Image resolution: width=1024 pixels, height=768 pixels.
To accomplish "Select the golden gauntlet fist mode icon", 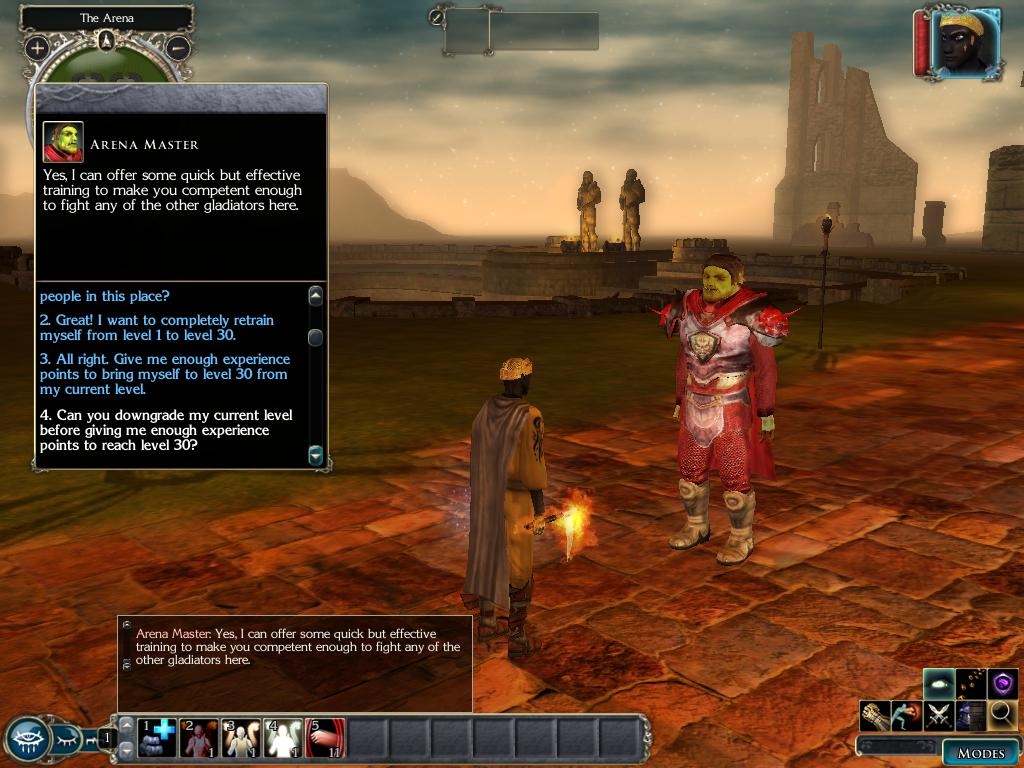I will tap(874, 715).
